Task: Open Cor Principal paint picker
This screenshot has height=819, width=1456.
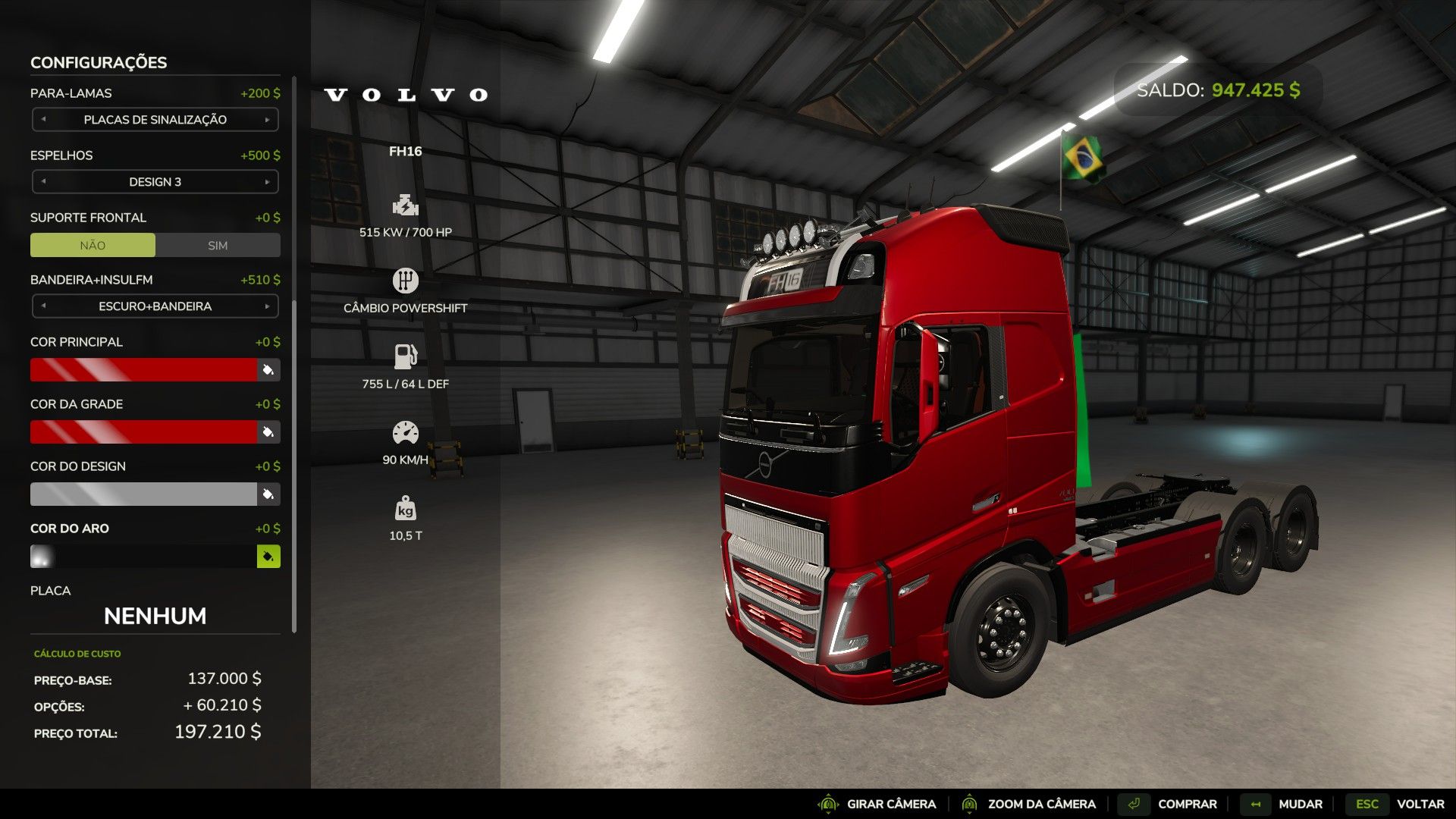Action: coord(268,370)
